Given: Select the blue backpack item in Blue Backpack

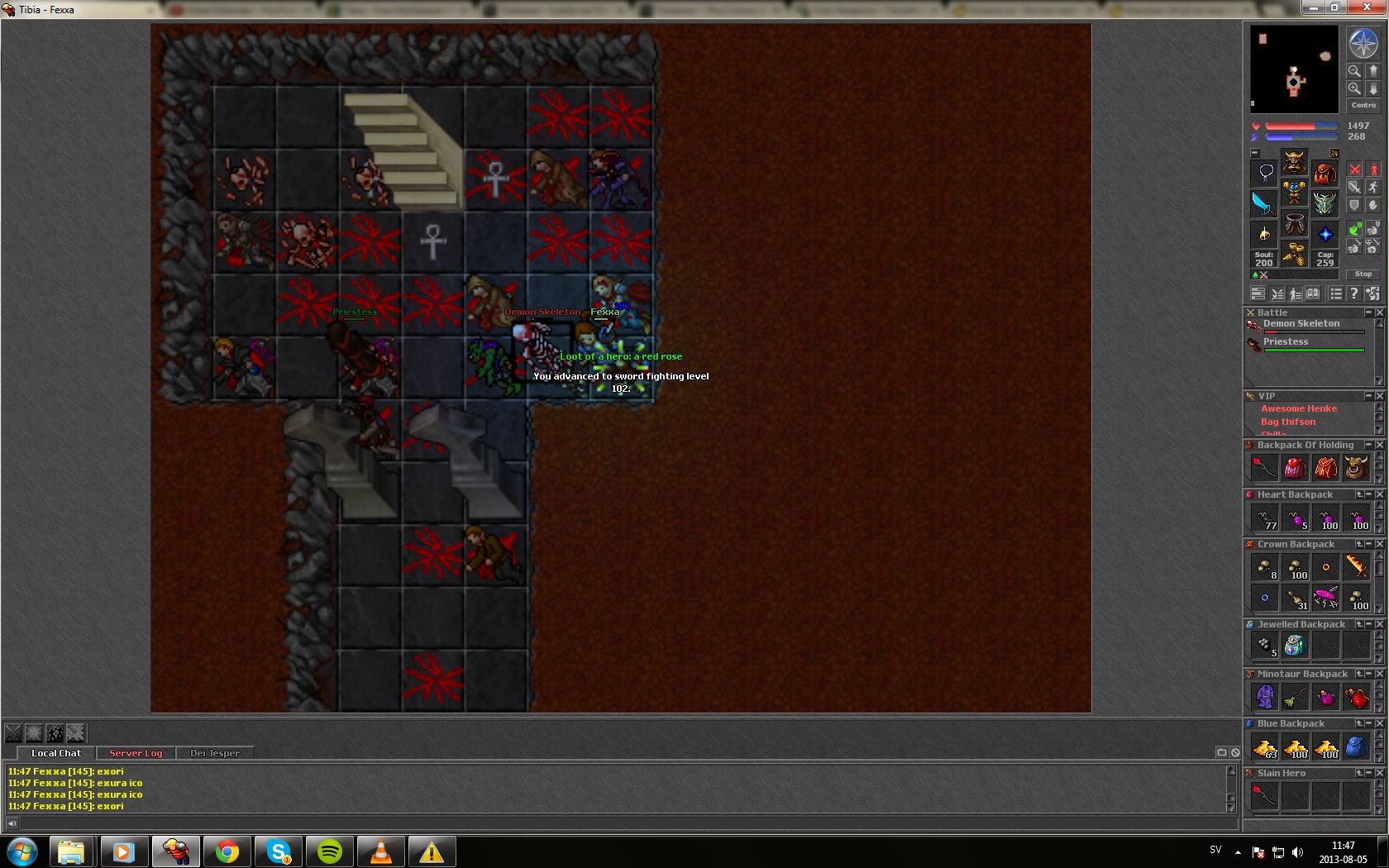Looking at the screenshot, I should pos(1356,747).
